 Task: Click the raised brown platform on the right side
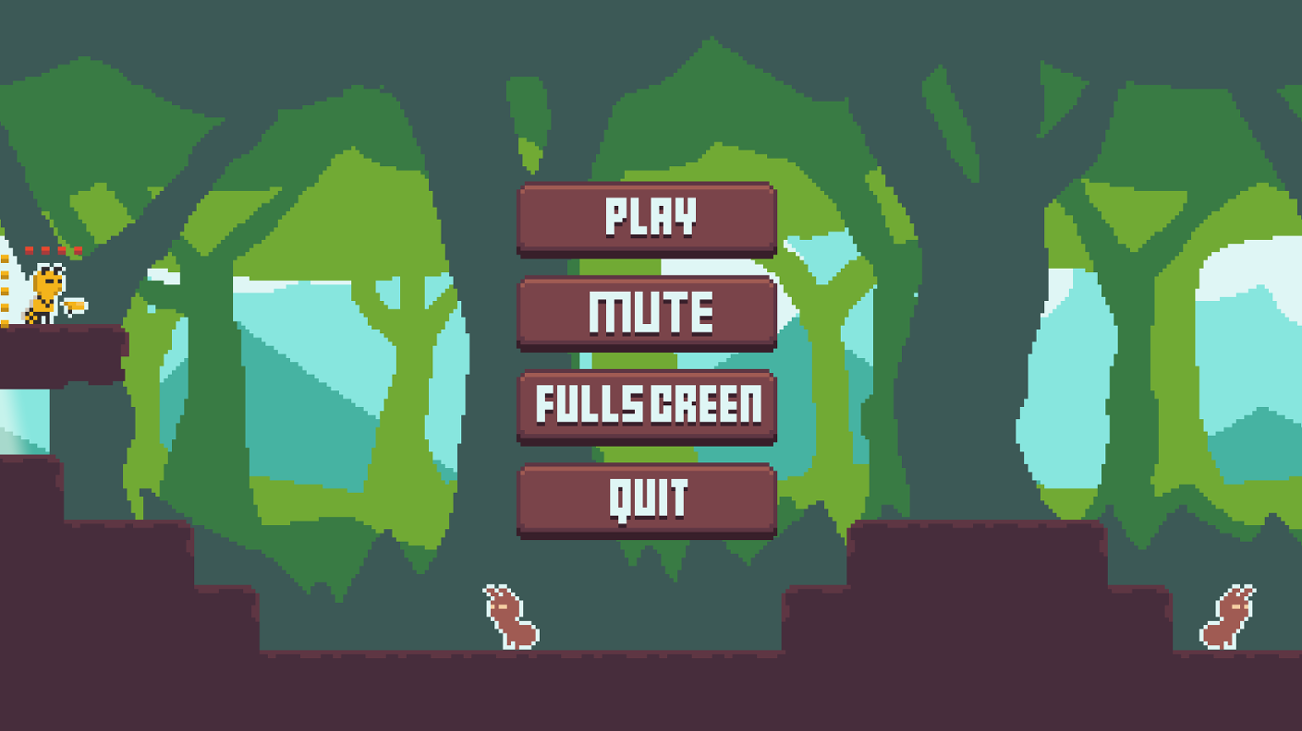click(x=1000, y=560)
